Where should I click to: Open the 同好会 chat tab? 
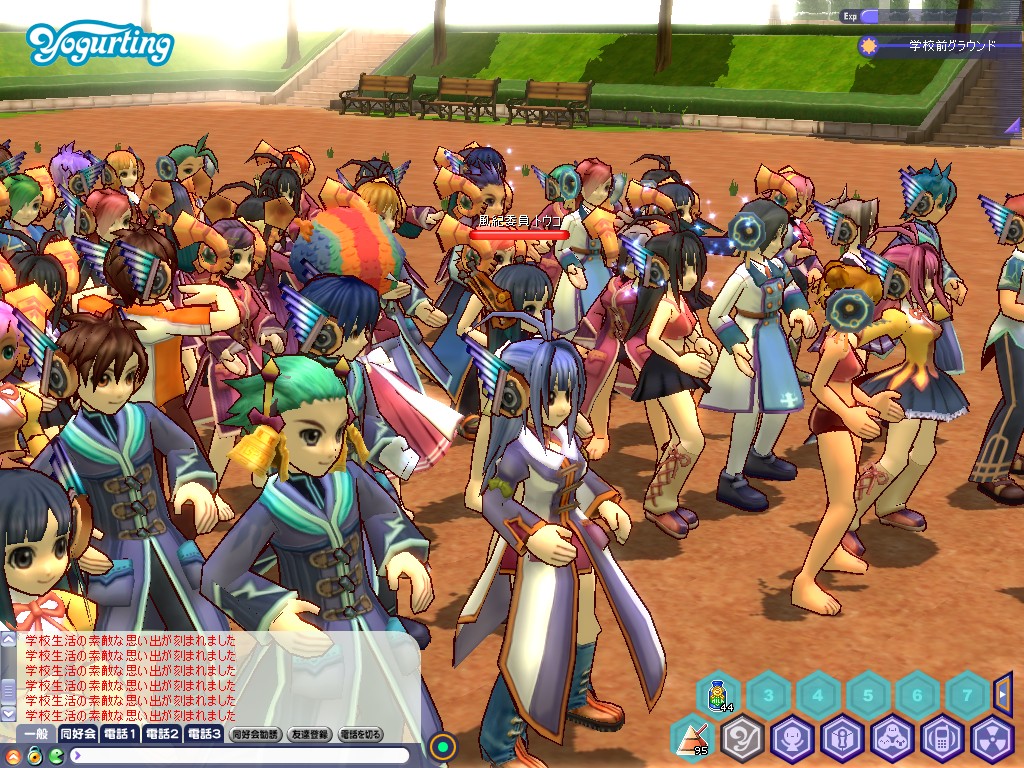(x=79, y=734)
